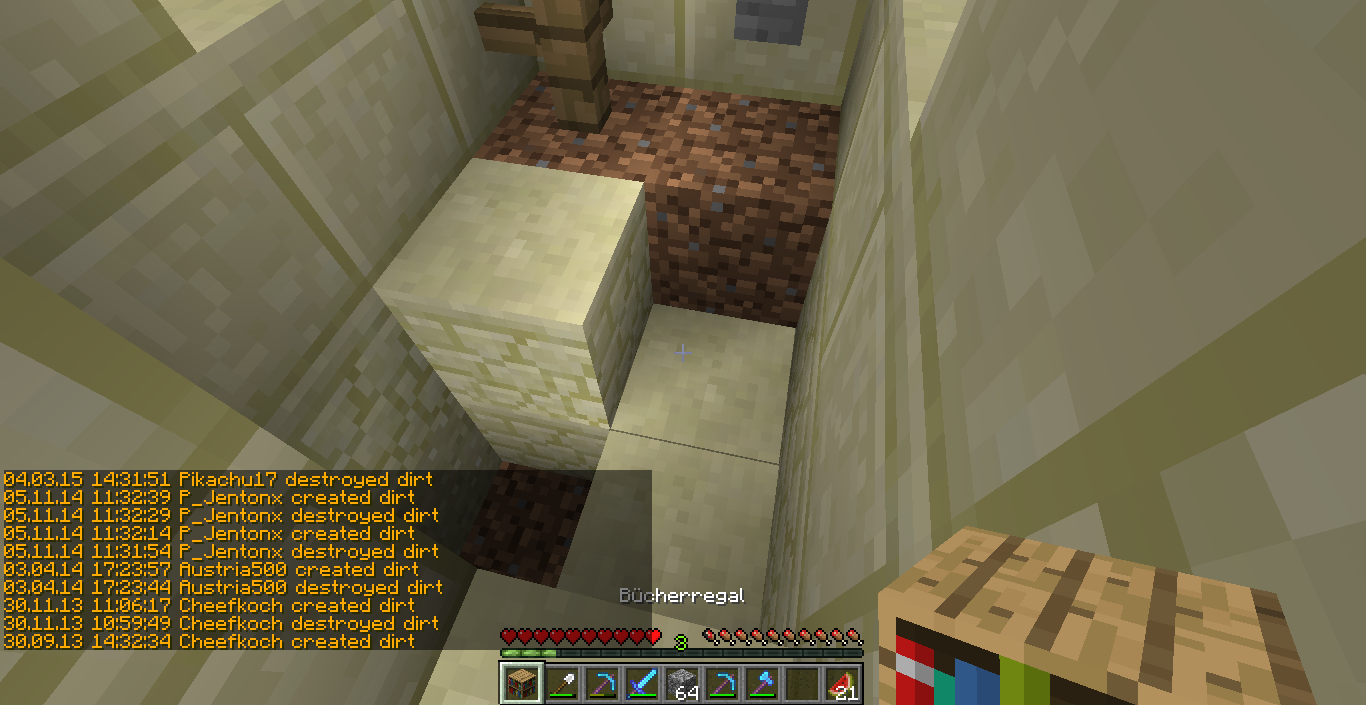Screen dimensions: 1366x705
Task: Select the bookshelf hotbar slot
Action: tap(520, 683)
